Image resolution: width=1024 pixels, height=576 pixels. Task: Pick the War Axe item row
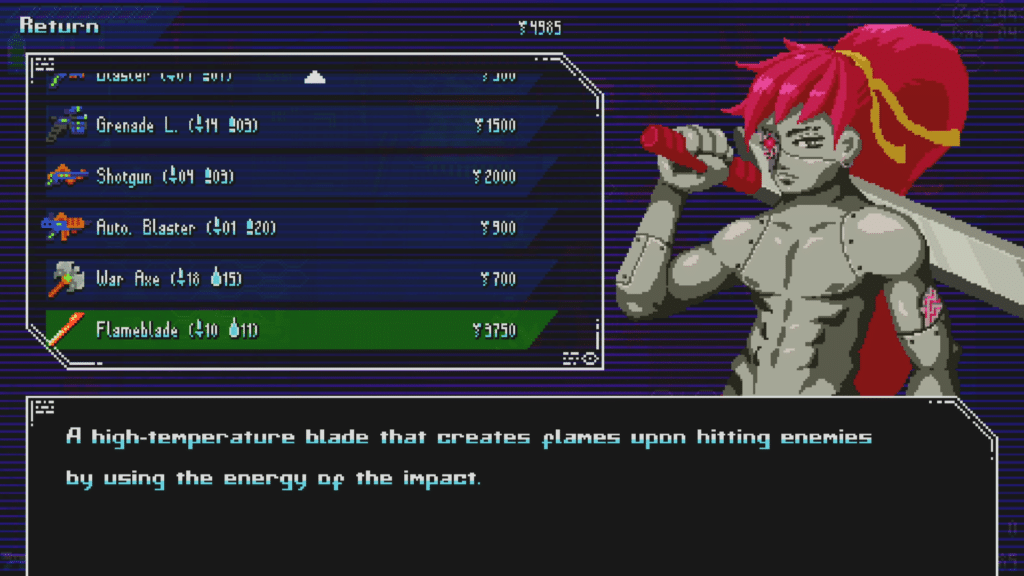pos(290,279)
